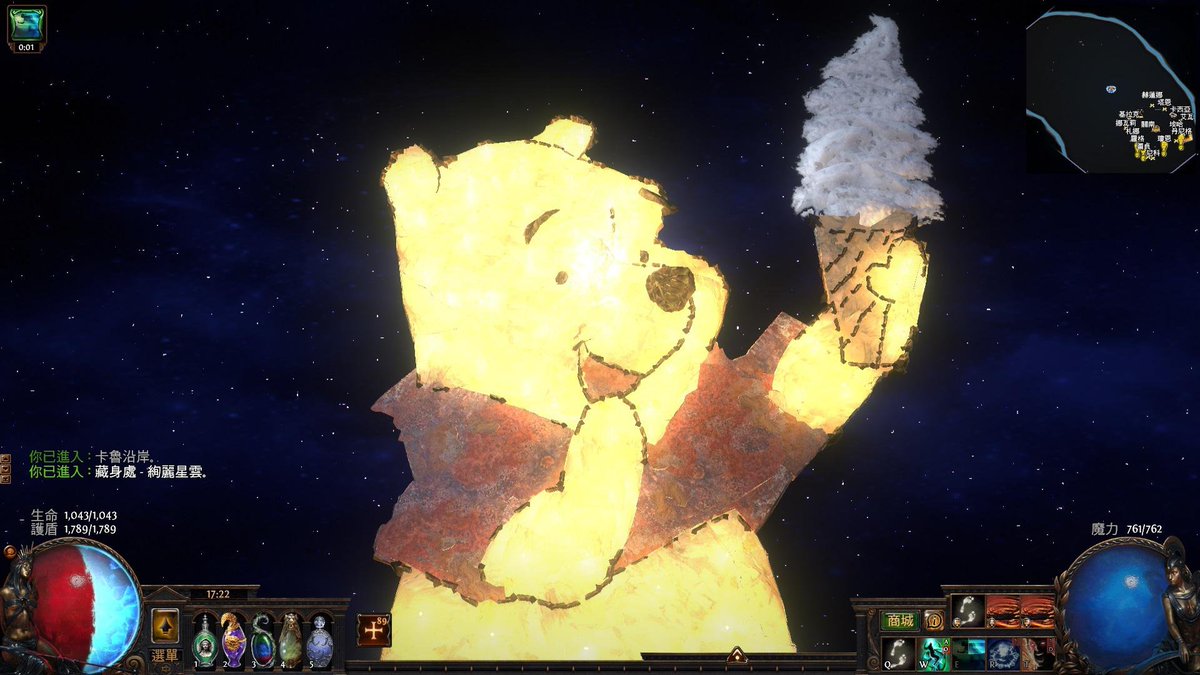Use the green life flask in slot 1
This screenshot has width=1200, height=675.
point(204,639)
